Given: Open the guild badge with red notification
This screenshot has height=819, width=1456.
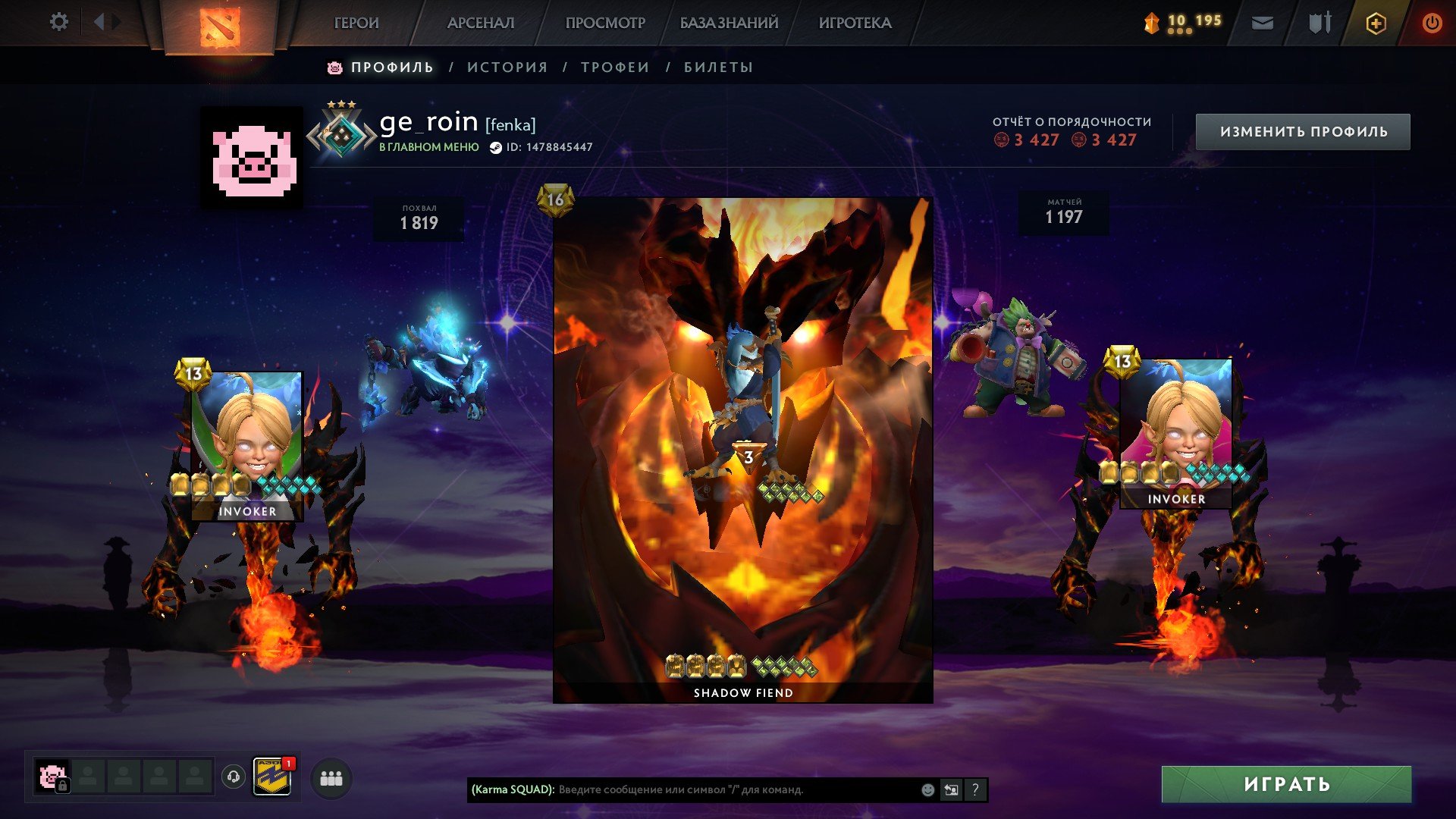Looking at the screenshot, I should [271, 774].
